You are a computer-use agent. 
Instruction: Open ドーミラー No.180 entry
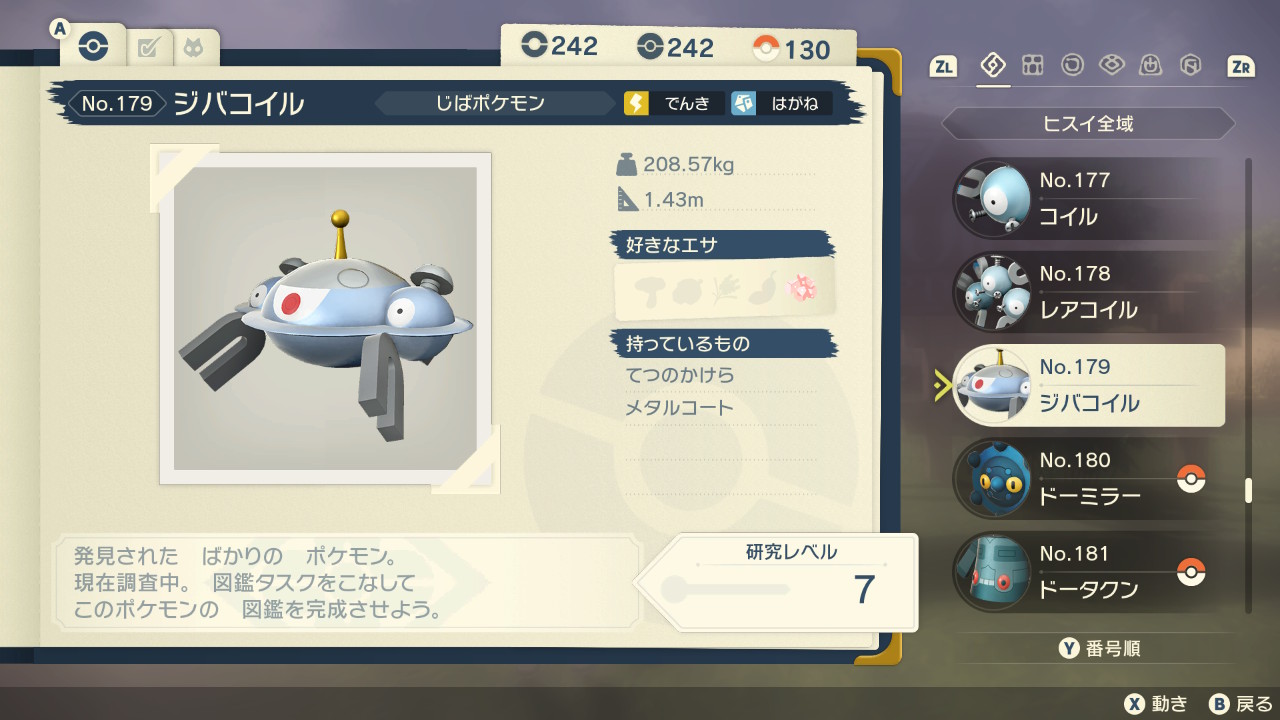tap(1088, 478)
